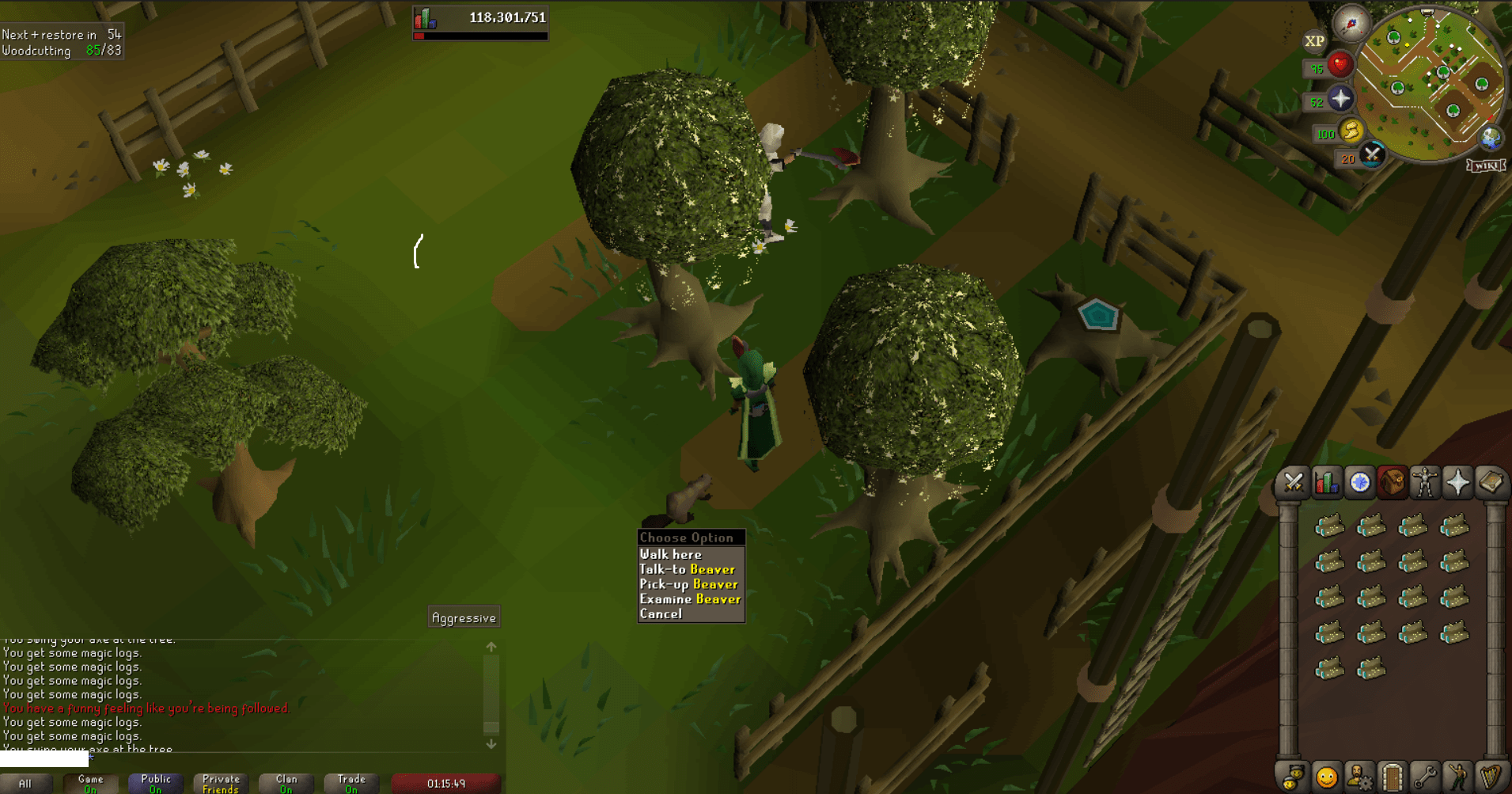Open Settings via the wrench icon
1512x794 pixels.
coord(1426,777)
